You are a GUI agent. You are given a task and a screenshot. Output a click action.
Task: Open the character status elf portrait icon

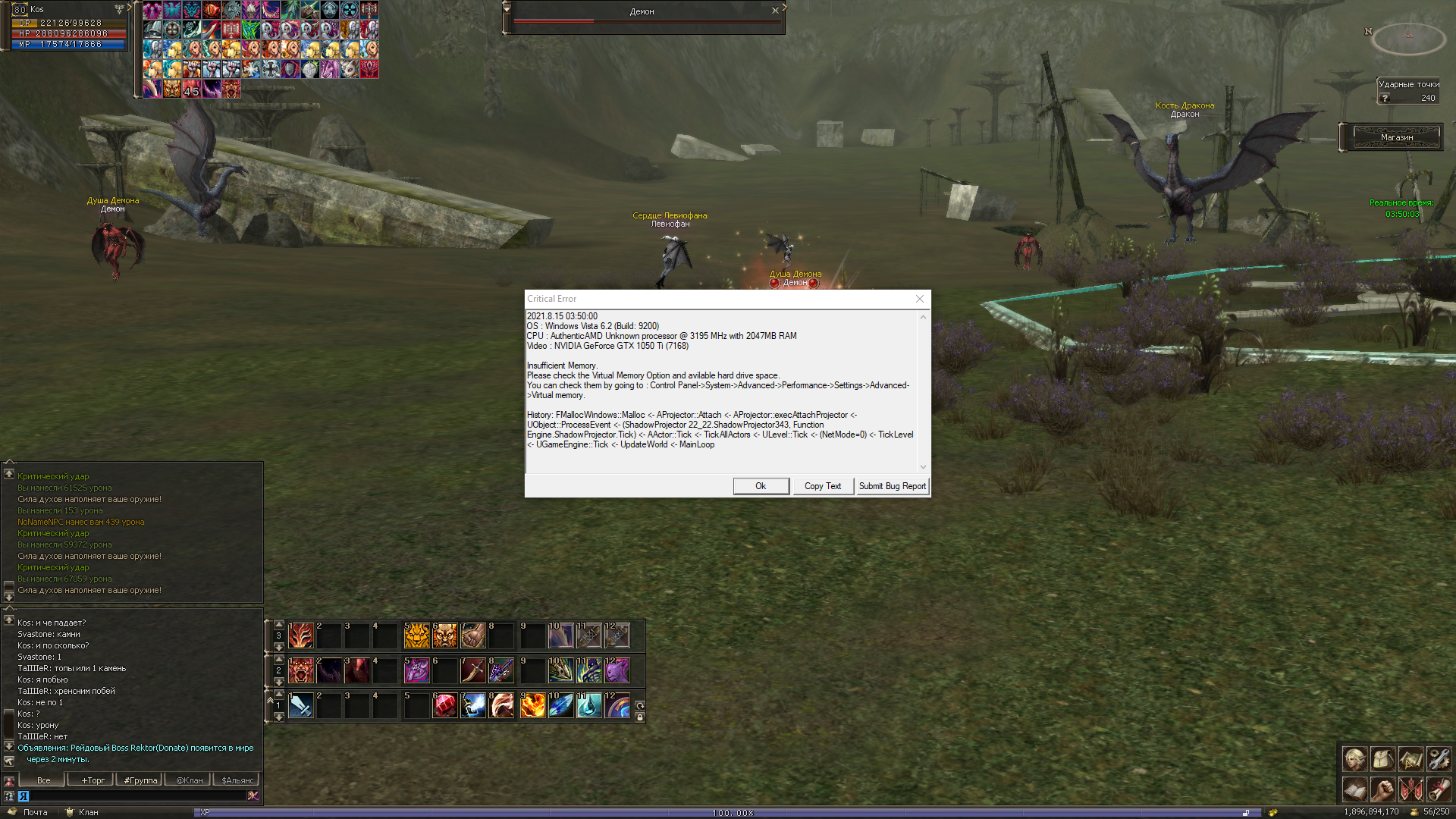[1354, 758]
